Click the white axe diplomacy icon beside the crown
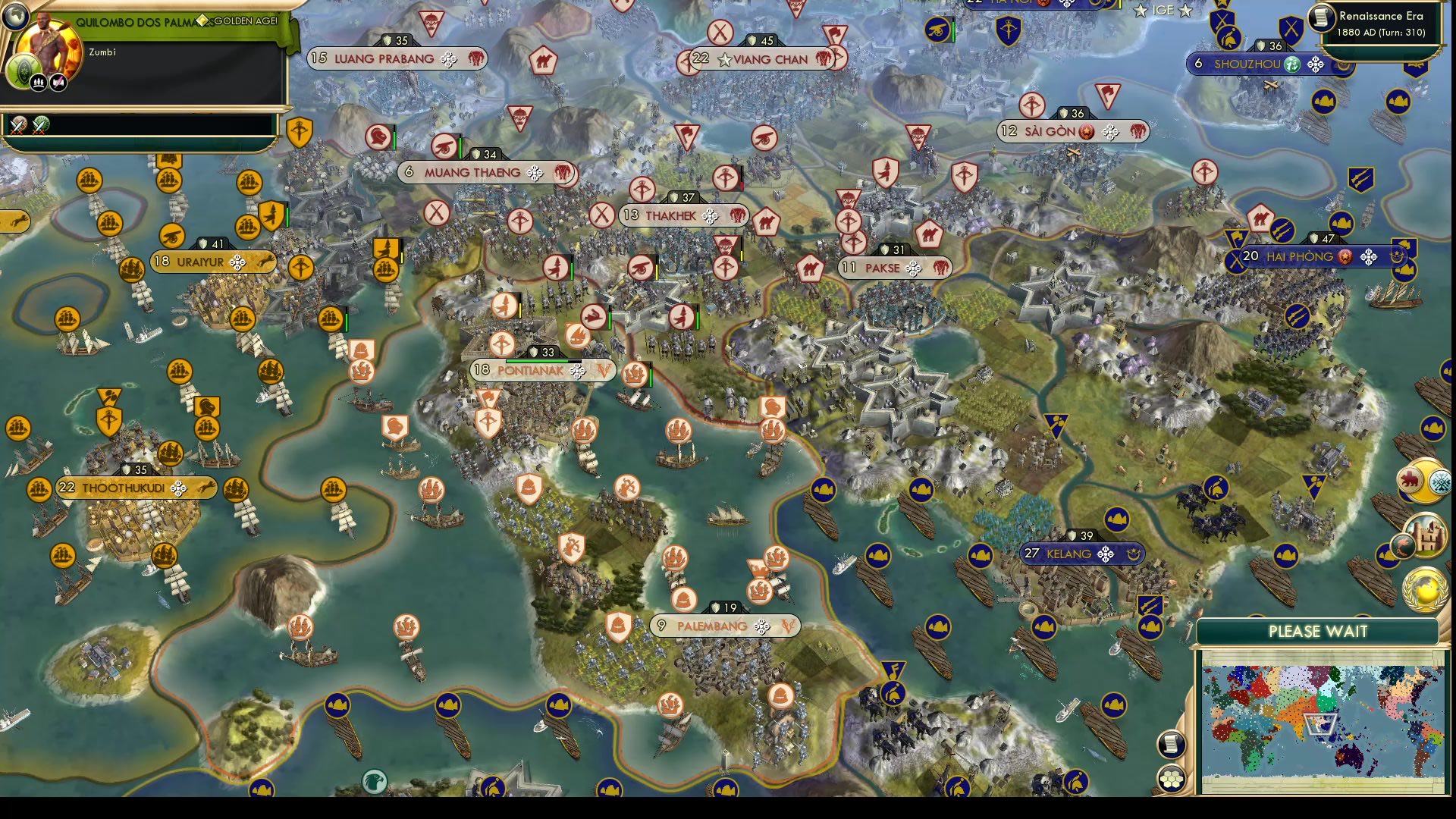The image size is (1456, 819). pyautogui.click(x=58, y=83)
